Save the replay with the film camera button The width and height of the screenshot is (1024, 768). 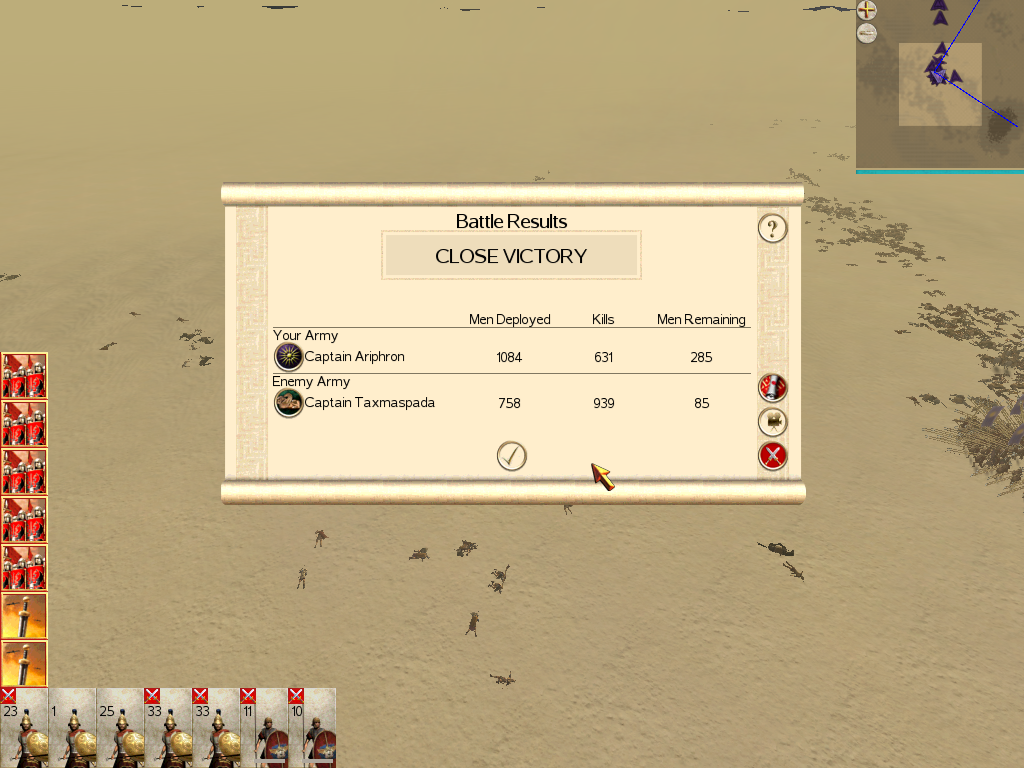772,422
